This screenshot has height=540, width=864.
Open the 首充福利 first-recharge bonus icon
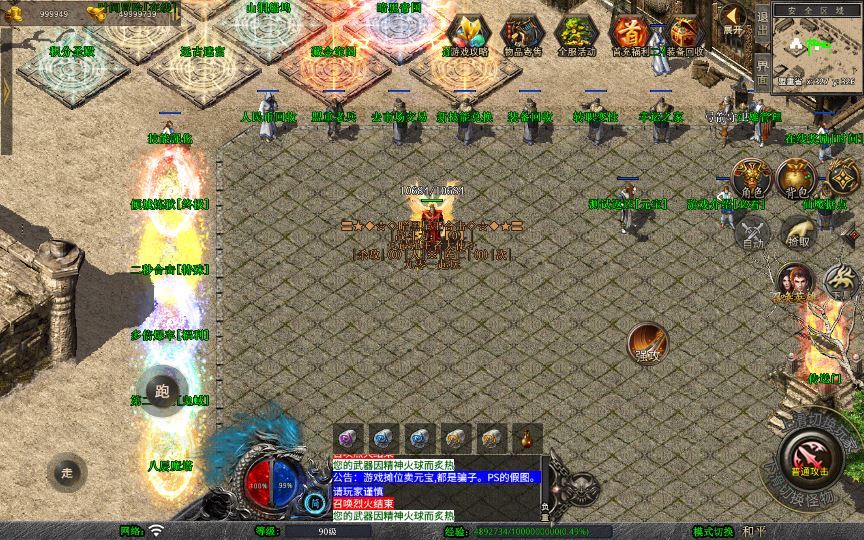630,34
